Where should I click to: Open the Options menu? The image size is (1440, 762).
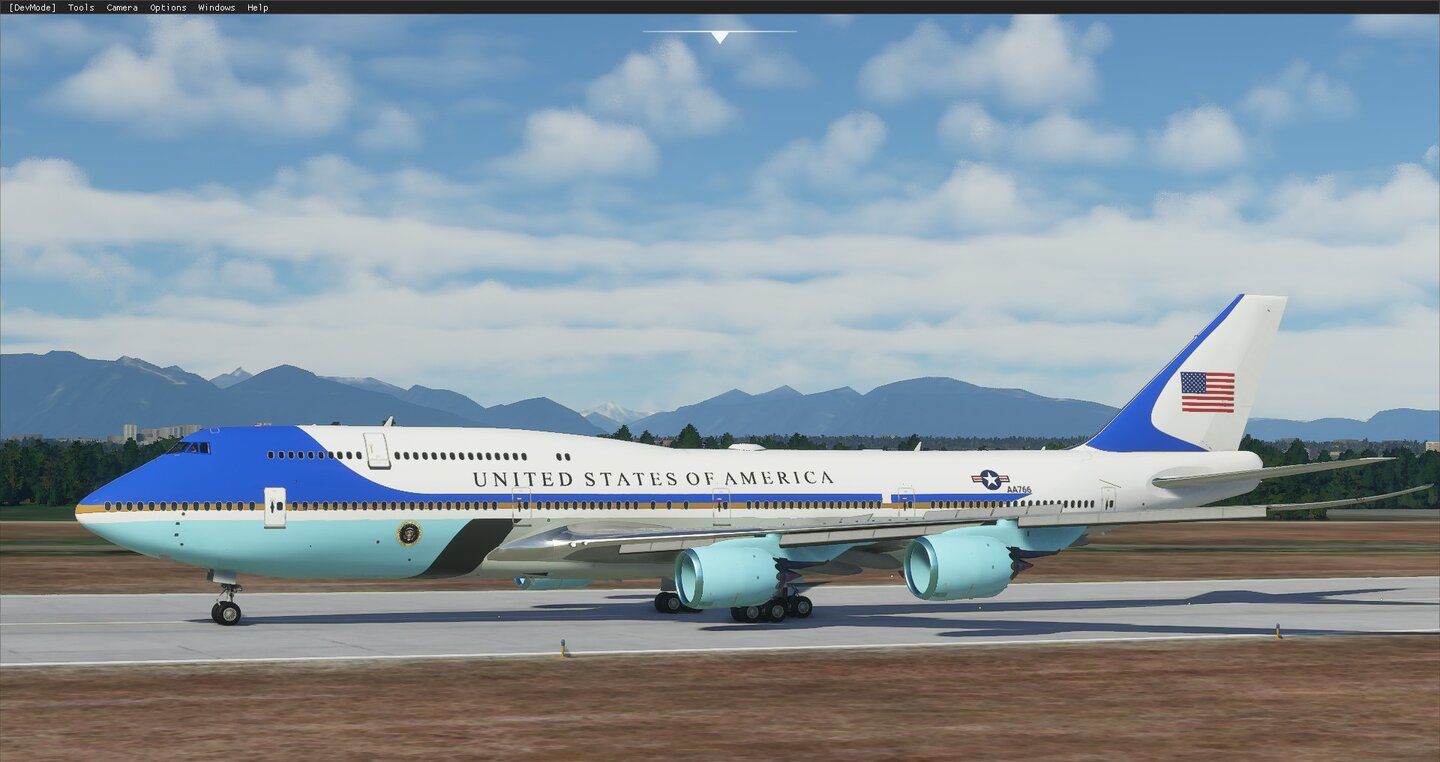[166, 7]
